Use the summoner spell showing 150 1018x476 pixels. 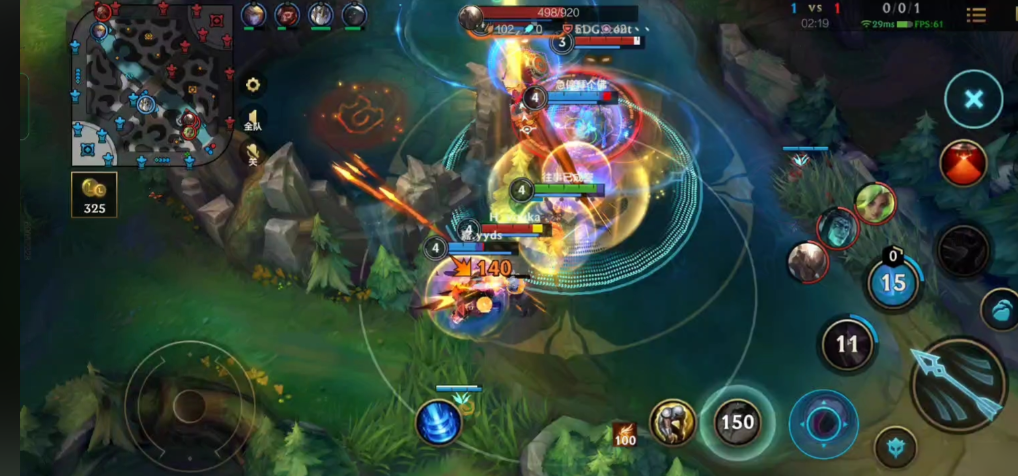(x=737, y=422)
